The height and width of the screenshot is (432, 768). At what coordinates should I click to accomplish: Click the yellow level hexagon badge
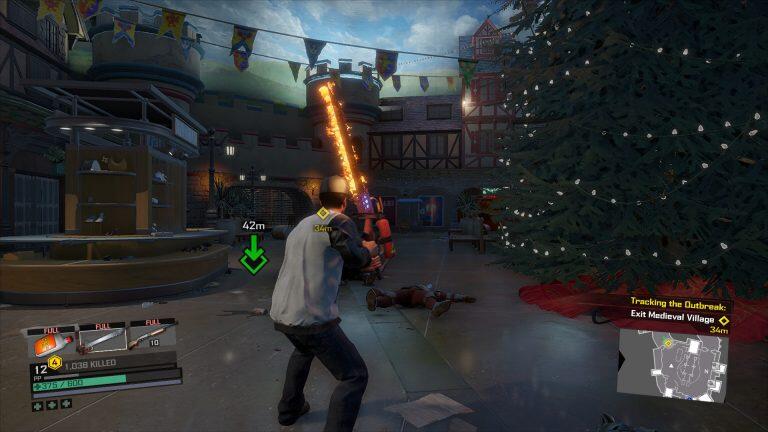(56, 363)
